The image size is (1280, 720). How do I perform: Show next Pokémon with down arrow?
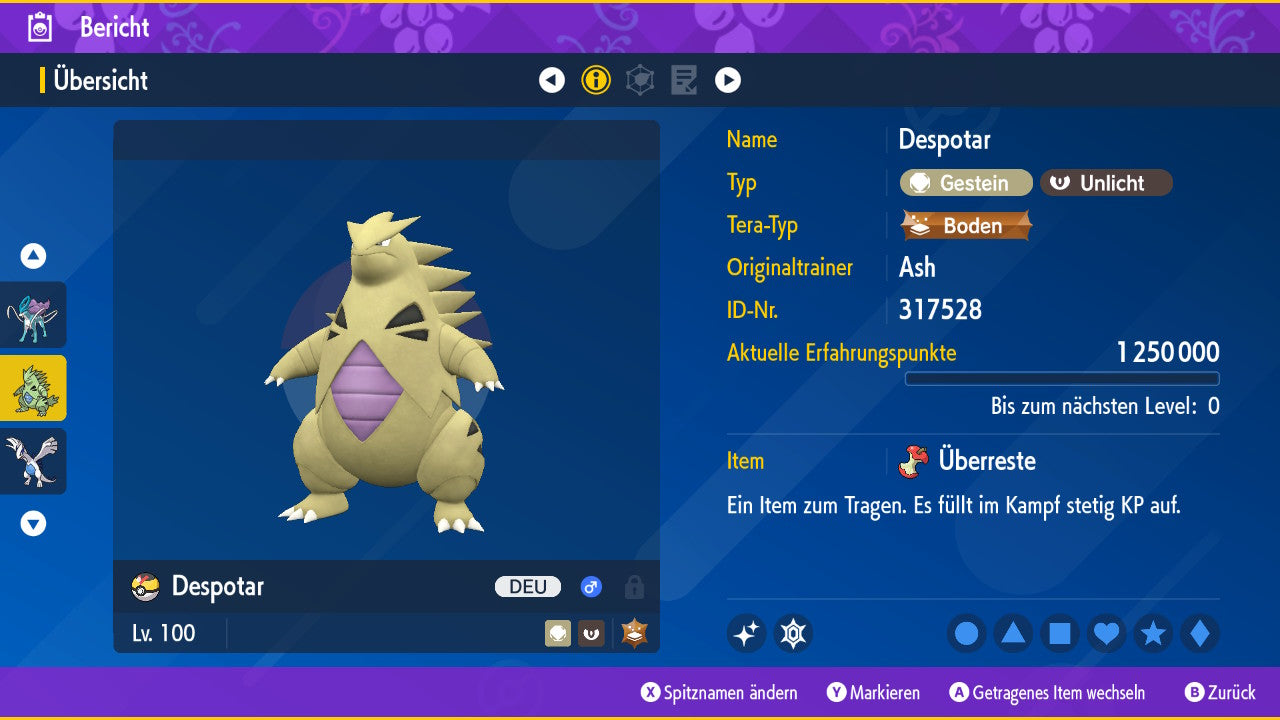point(33,523)
